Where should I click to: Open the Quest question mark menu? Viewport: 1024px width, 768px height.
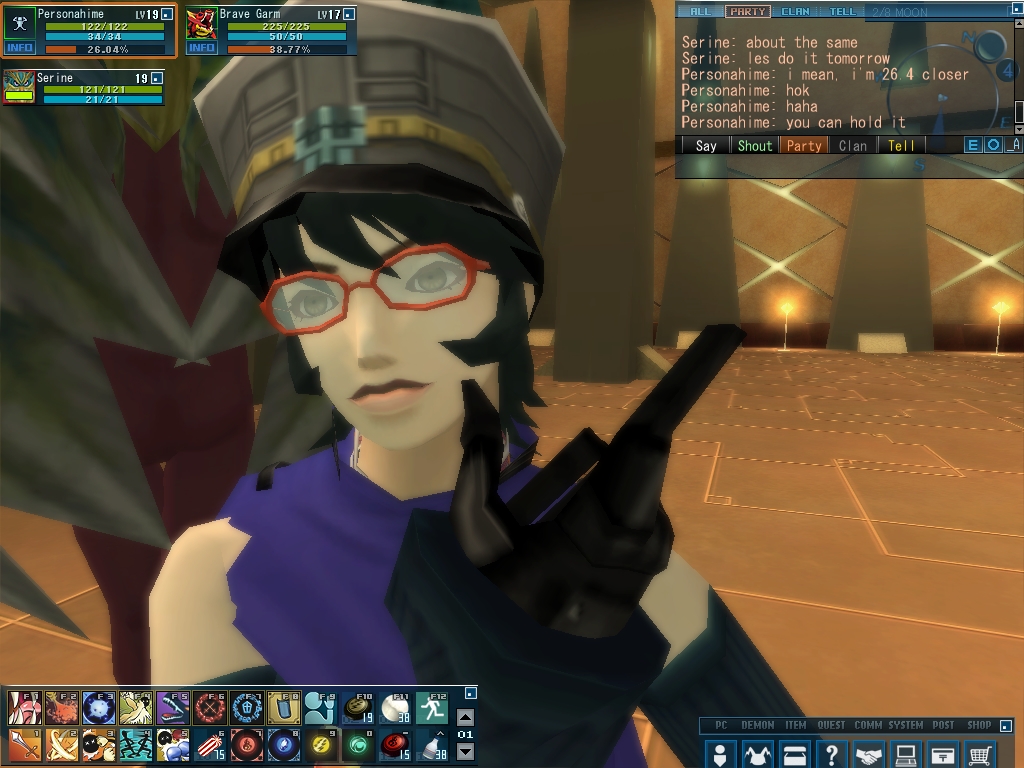tap(831, 753)
